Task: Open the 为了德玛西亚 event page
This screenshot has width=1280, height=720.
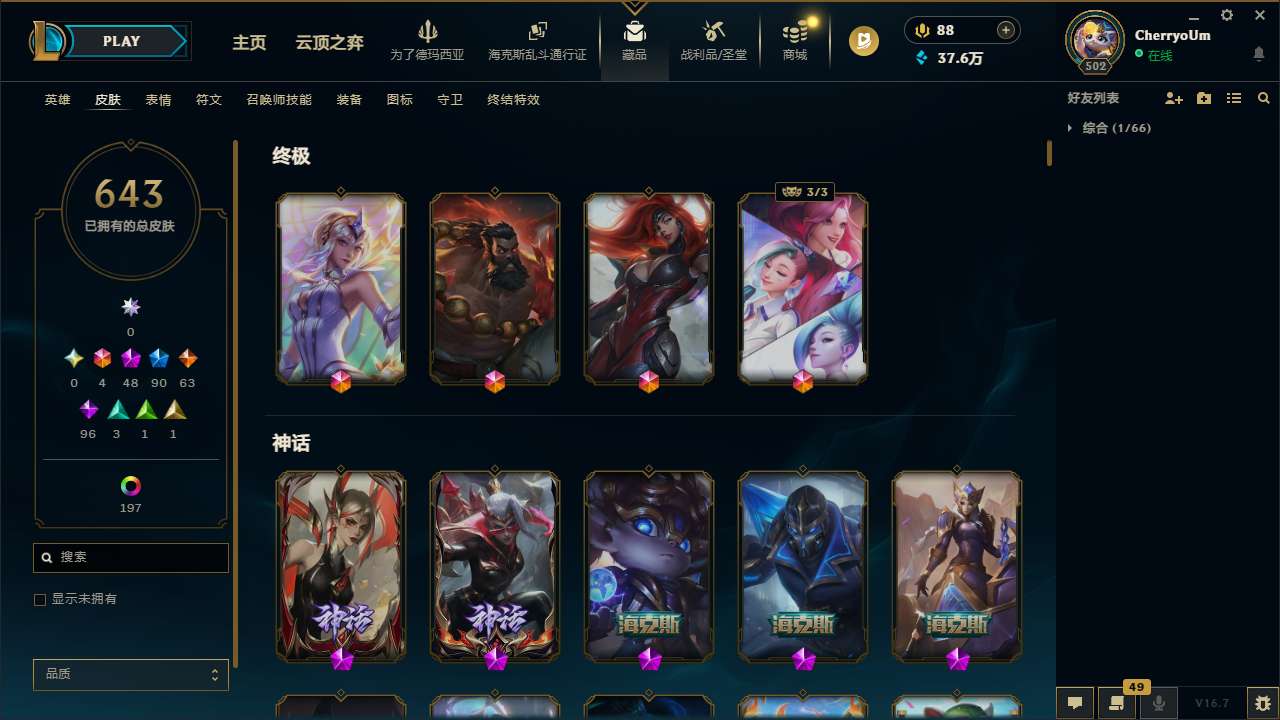Action: point(428,41)
